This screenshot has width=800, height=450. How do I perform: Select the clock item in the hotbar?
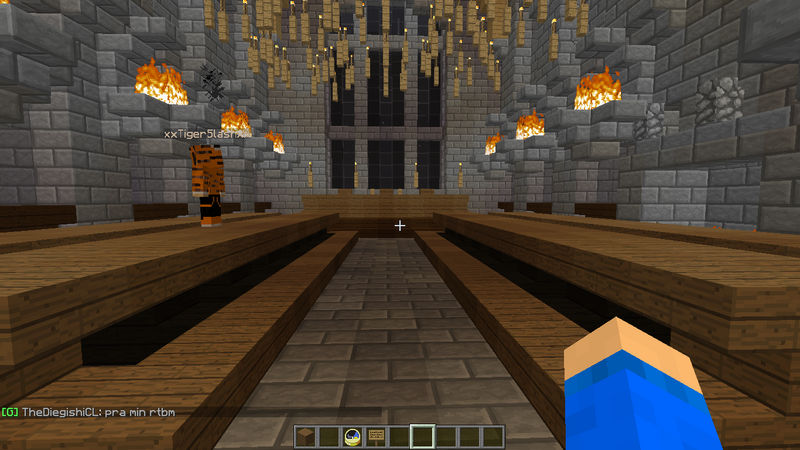point(353,437)
